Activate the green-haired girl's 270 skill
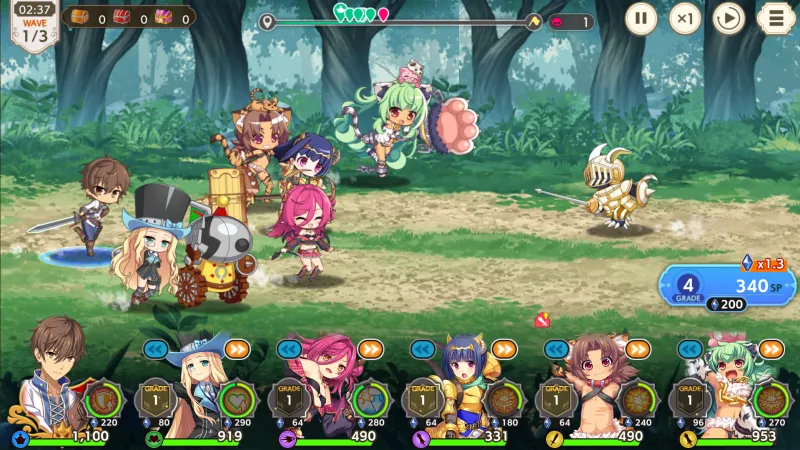 pyautogui.click(x=769, y=398)
